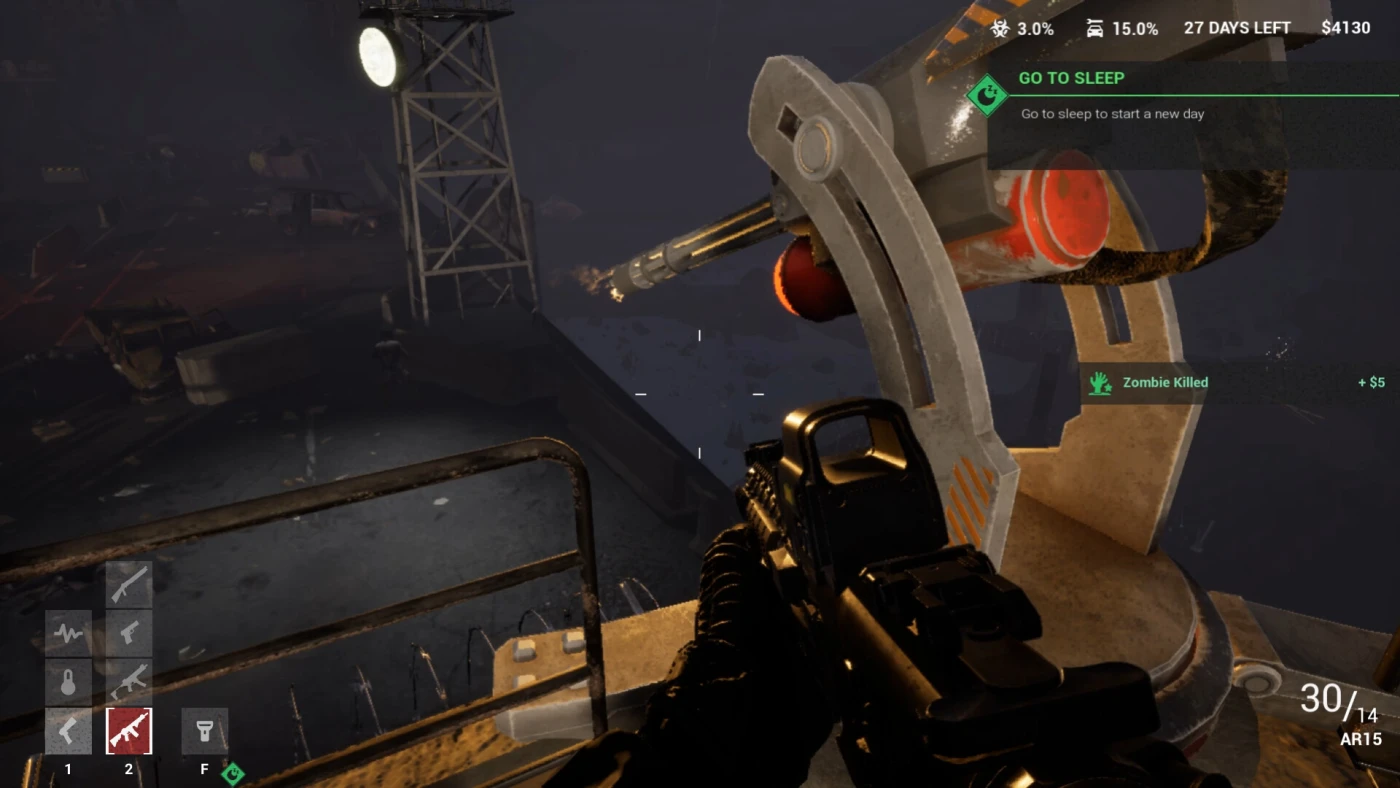Viewport: 1400px width, 788px height.
Task: Click the car repair progress icon
Action: coord(1095,28)
